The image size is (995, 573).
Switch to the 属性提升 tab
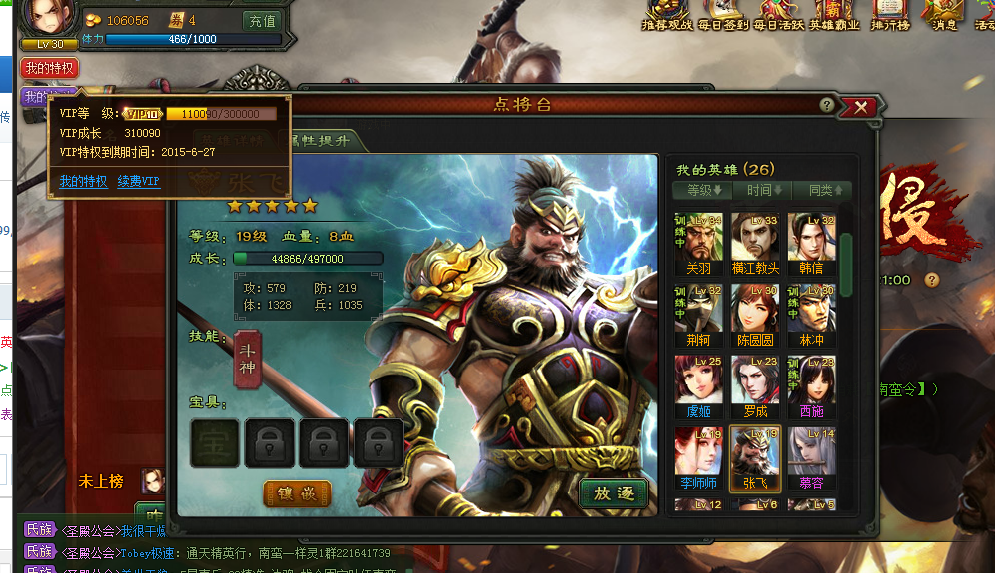pyautogui.click(x=322, y=141)
